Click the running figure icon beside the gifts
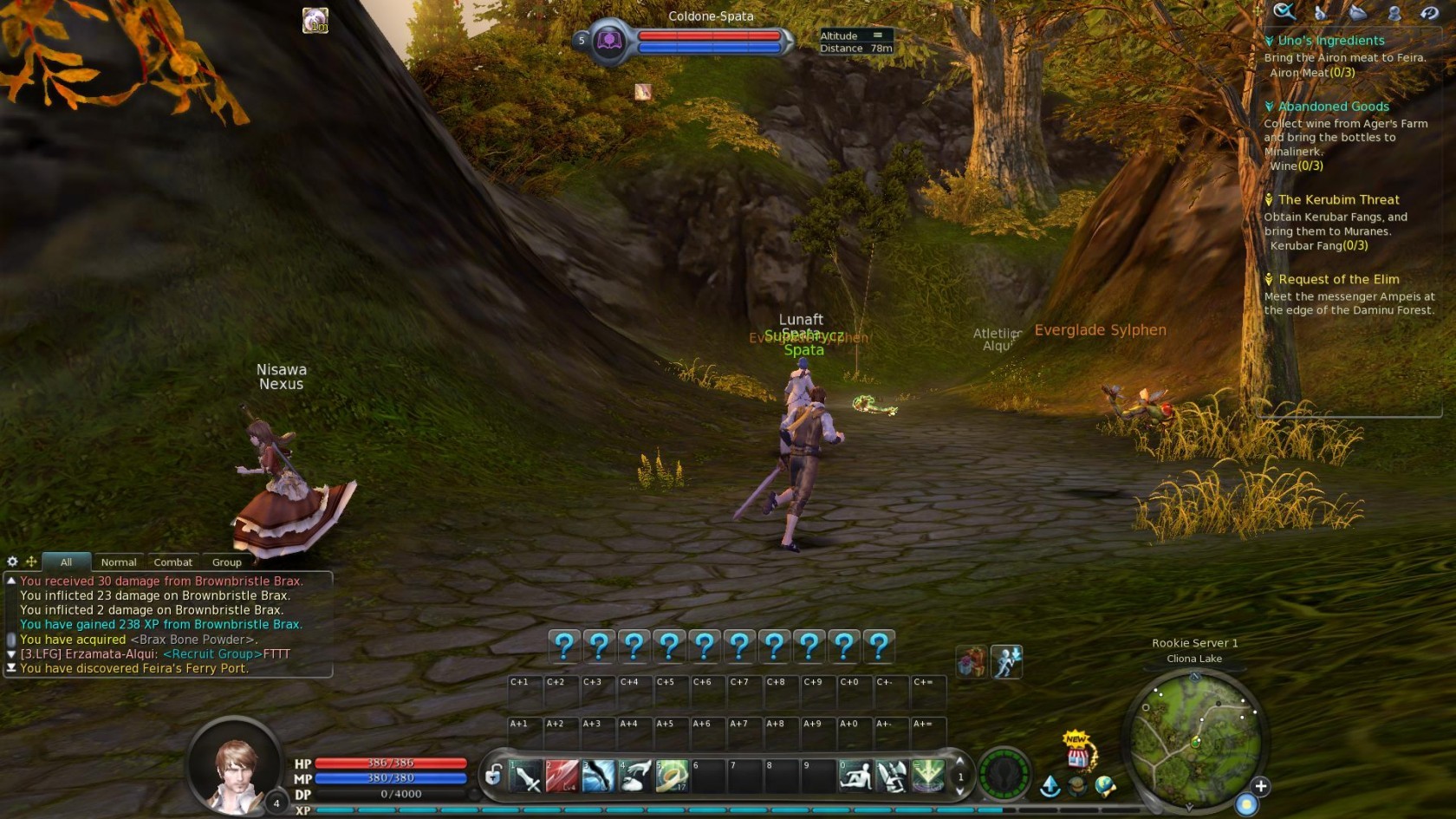The height and width of the screenshot is (819, 1456). point(1006,662)
